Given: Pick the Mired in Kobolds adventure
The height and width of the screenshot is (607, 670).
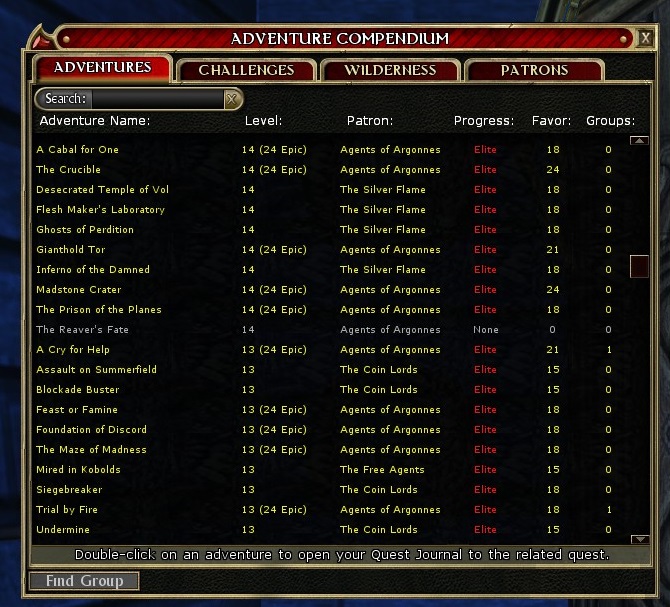Looking at the screenshot, I should pos(78,470).
